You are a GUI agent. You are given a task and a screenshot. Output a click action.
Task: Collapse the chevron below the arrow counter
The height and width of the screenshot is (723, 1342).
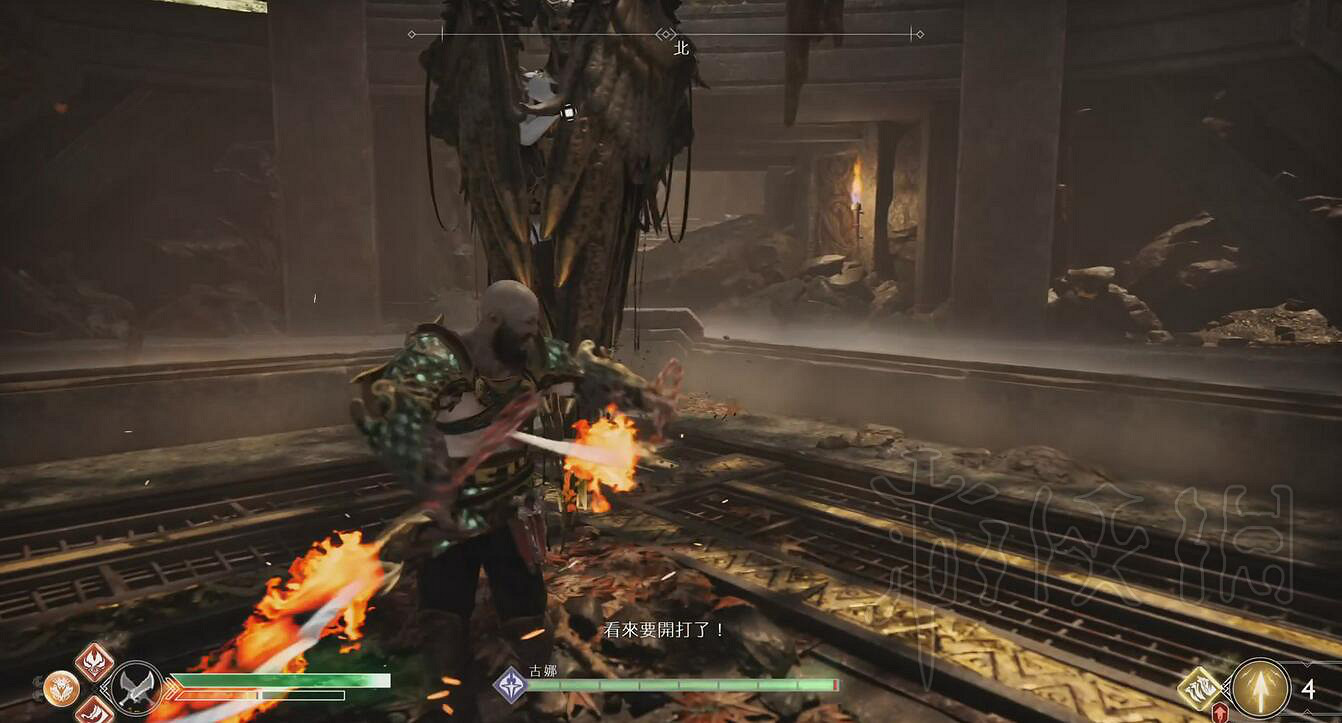pyautogui.click(x=1306, y=713)
